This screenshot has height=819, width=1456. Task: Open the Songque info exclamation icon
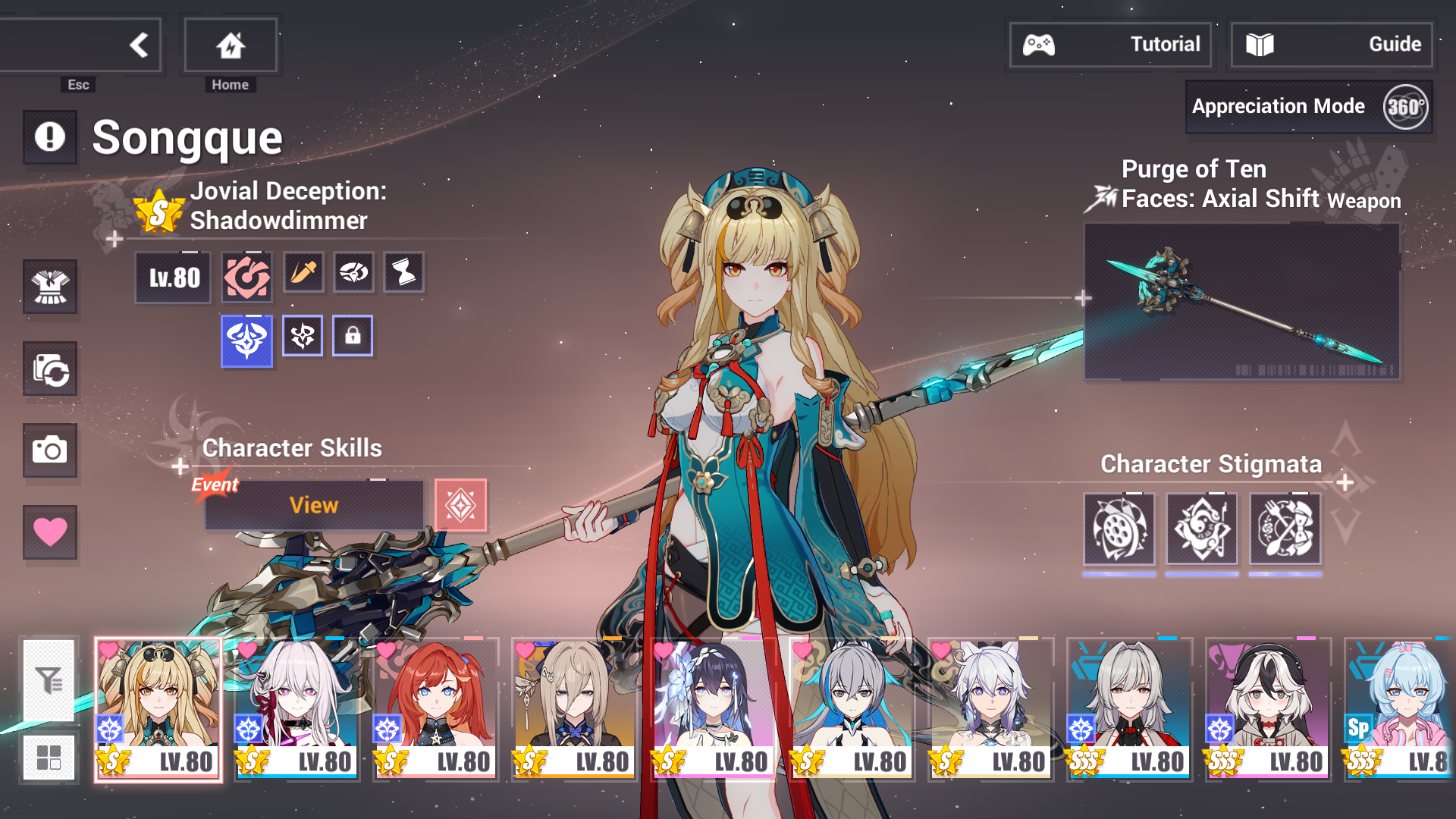tap(50, 137)
